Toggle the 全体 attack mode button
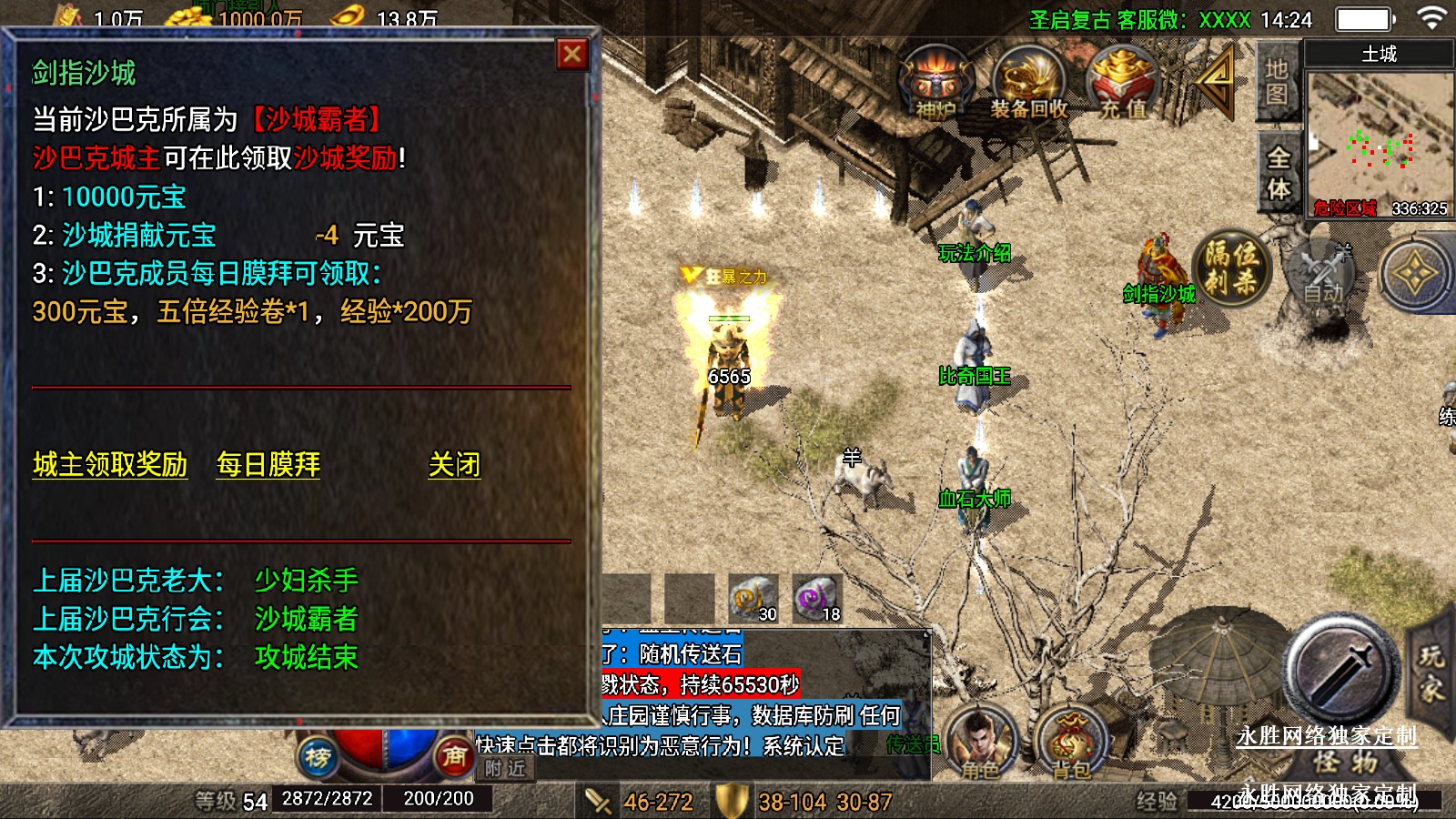 click(x=1279, y=173)
